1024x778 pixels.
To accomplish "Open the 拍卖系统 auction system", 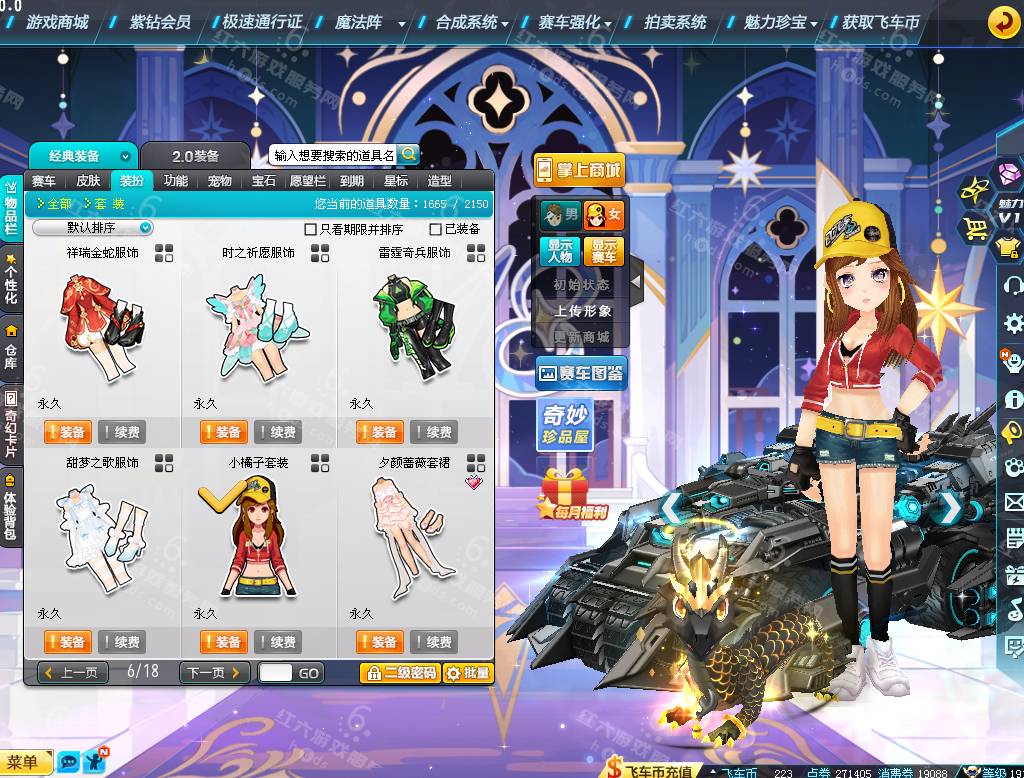I will (x=675, y=22).
